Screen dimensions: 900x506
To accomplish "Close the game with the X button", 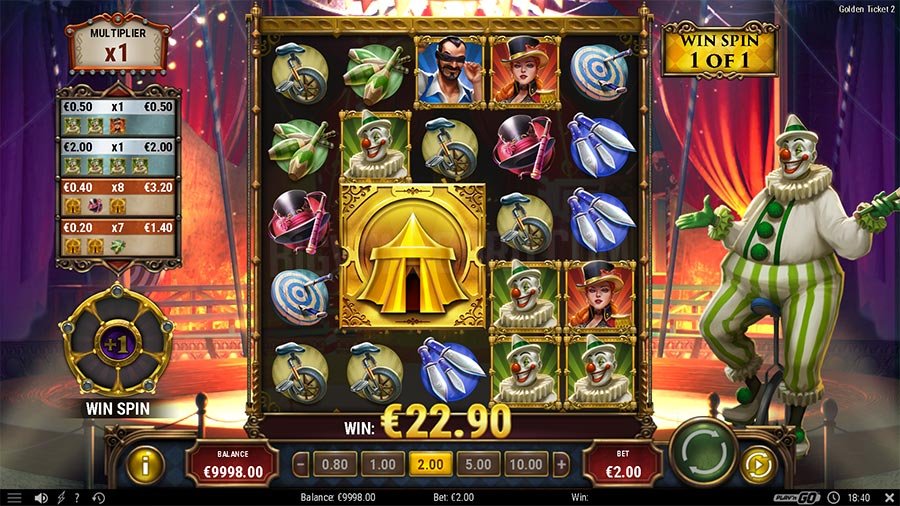I will click(x=885, y=497).
